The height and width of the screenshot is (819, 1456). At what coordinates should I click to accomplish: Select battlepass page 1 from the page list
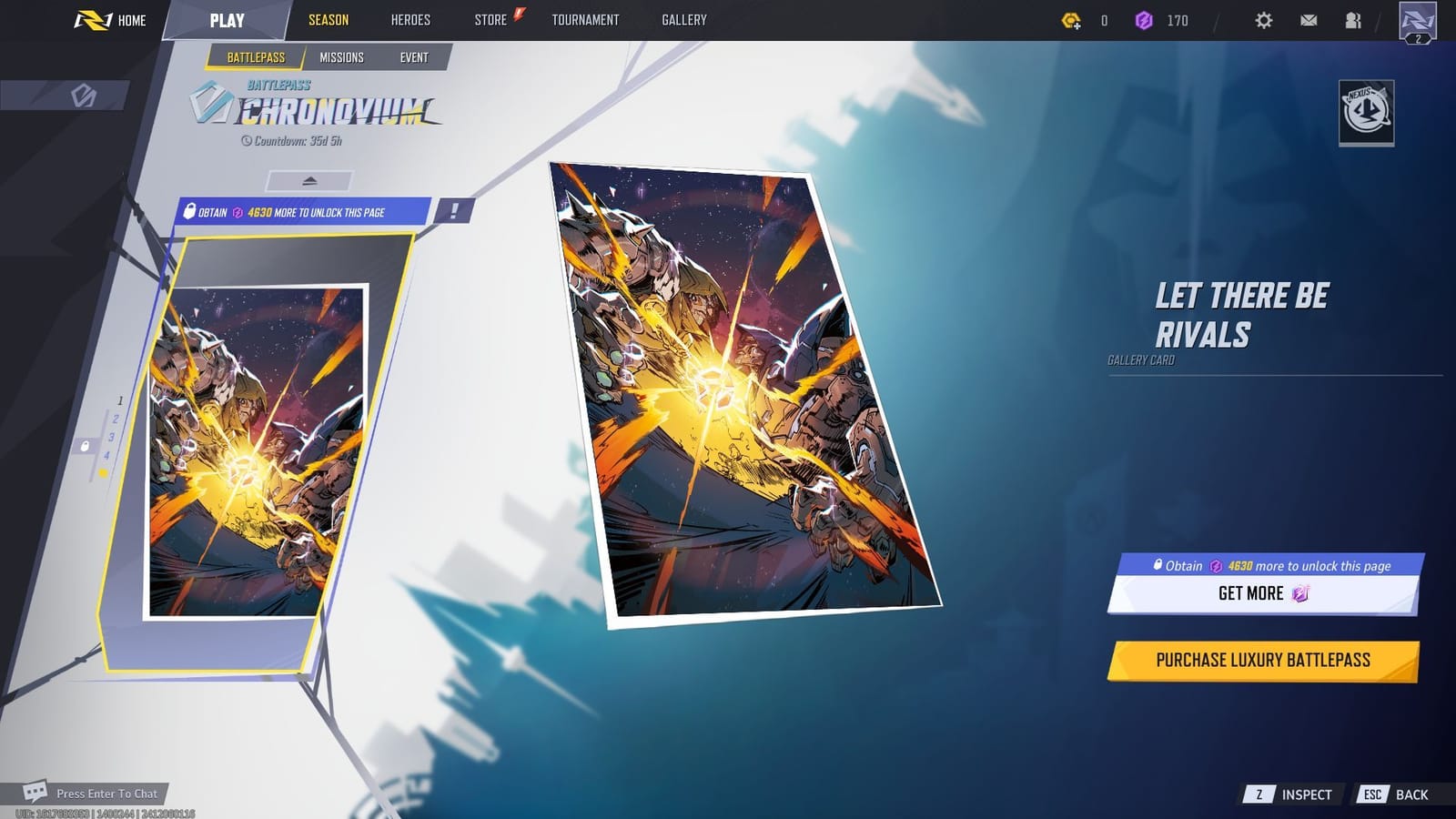119,399
